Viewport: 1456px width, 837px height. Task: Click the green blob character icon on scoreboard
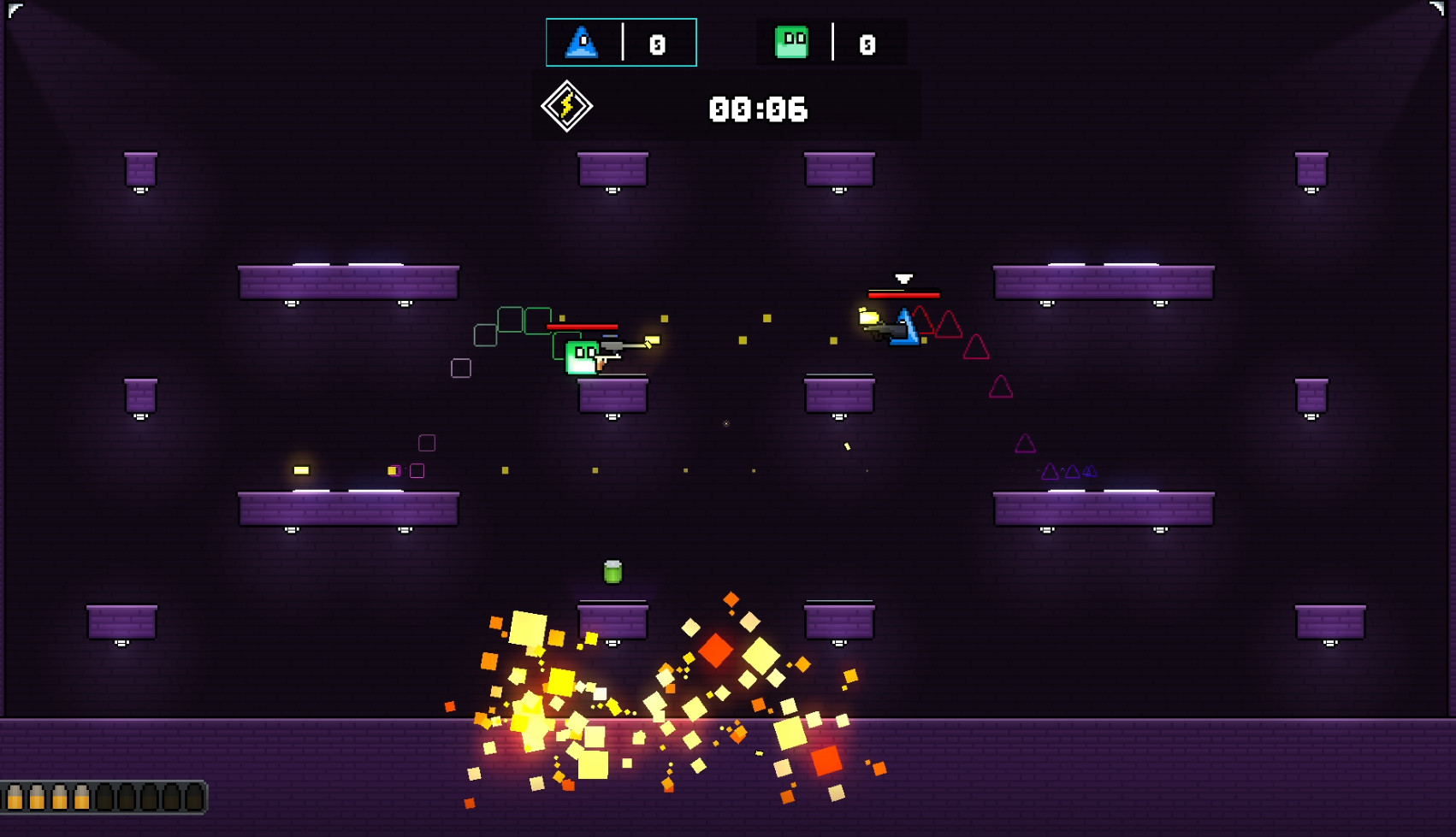point(791,41)
